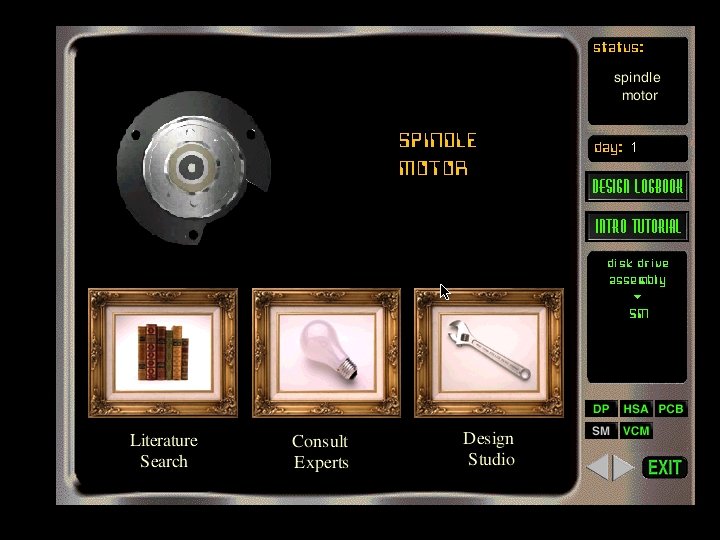720x540 pixels.
Task: Enter the Design Studio wrench painting
Action: [489, 352]
